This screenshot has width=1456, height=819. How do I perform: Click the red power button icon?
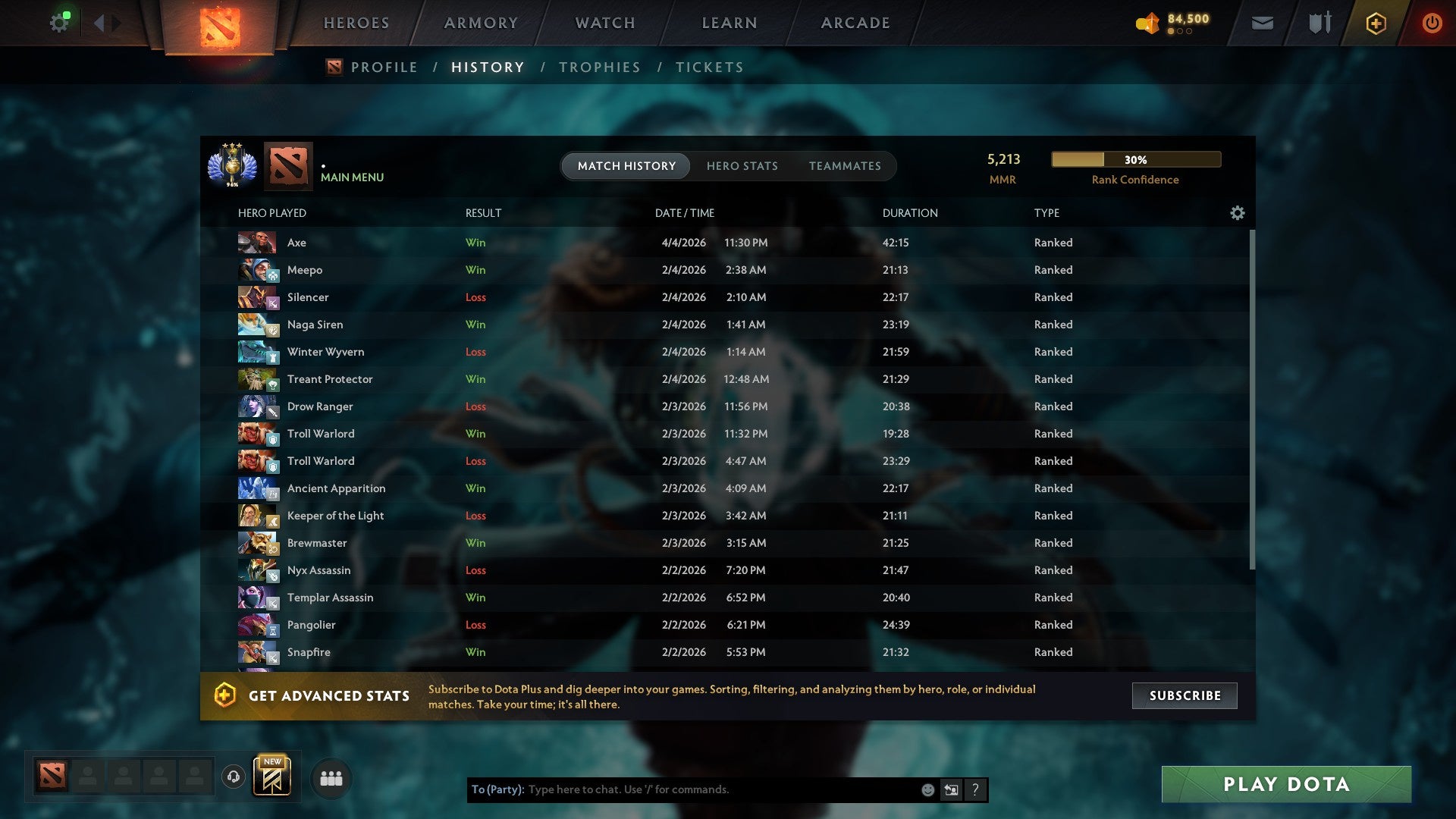point(1432,23)
